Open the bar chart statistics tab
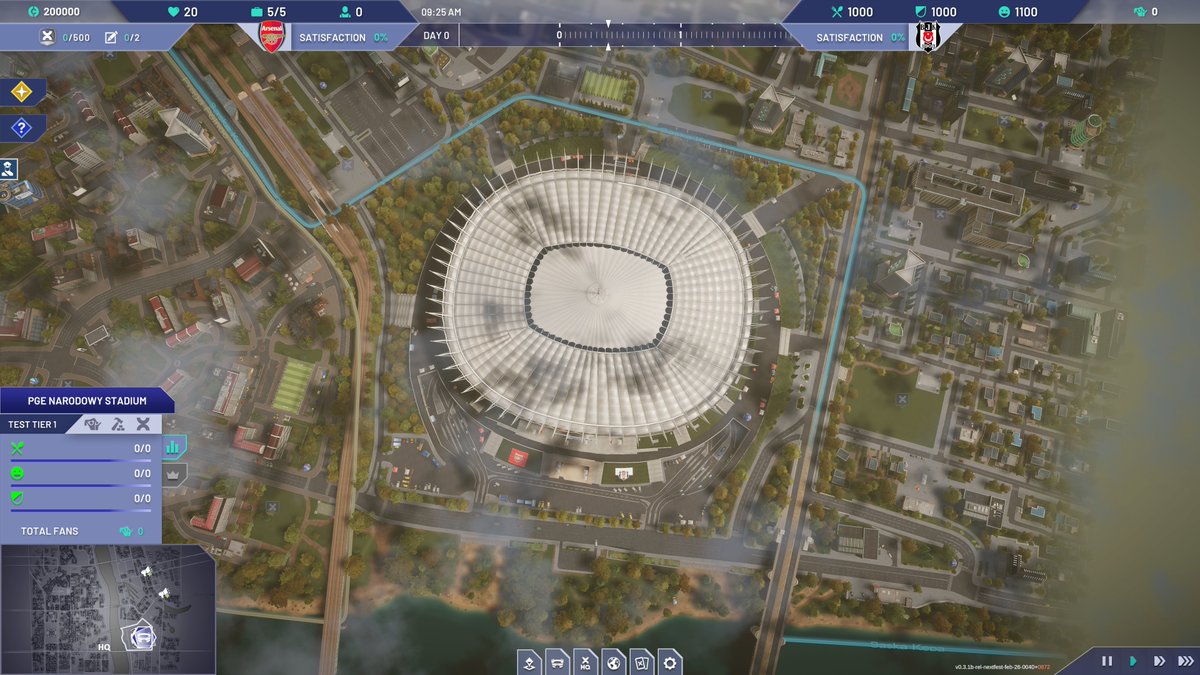The width and height of the screenshot is (1200, 675). click(173, 448)
